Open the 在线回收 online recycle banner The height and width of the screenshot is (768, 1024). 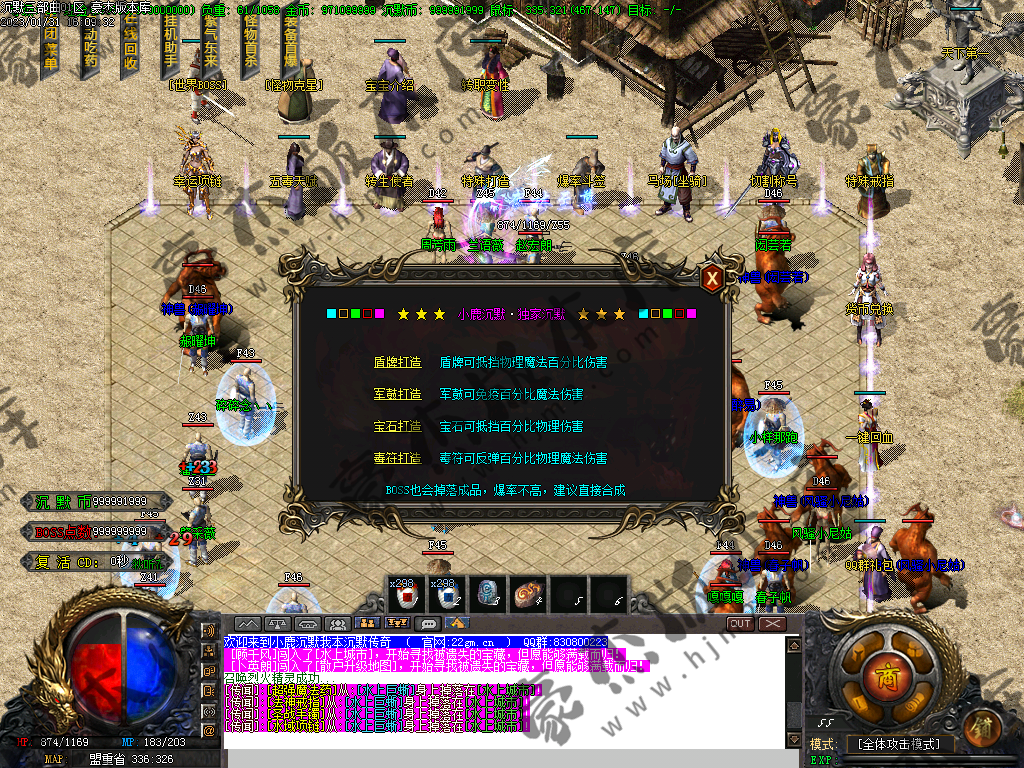(x=130, y=49)
